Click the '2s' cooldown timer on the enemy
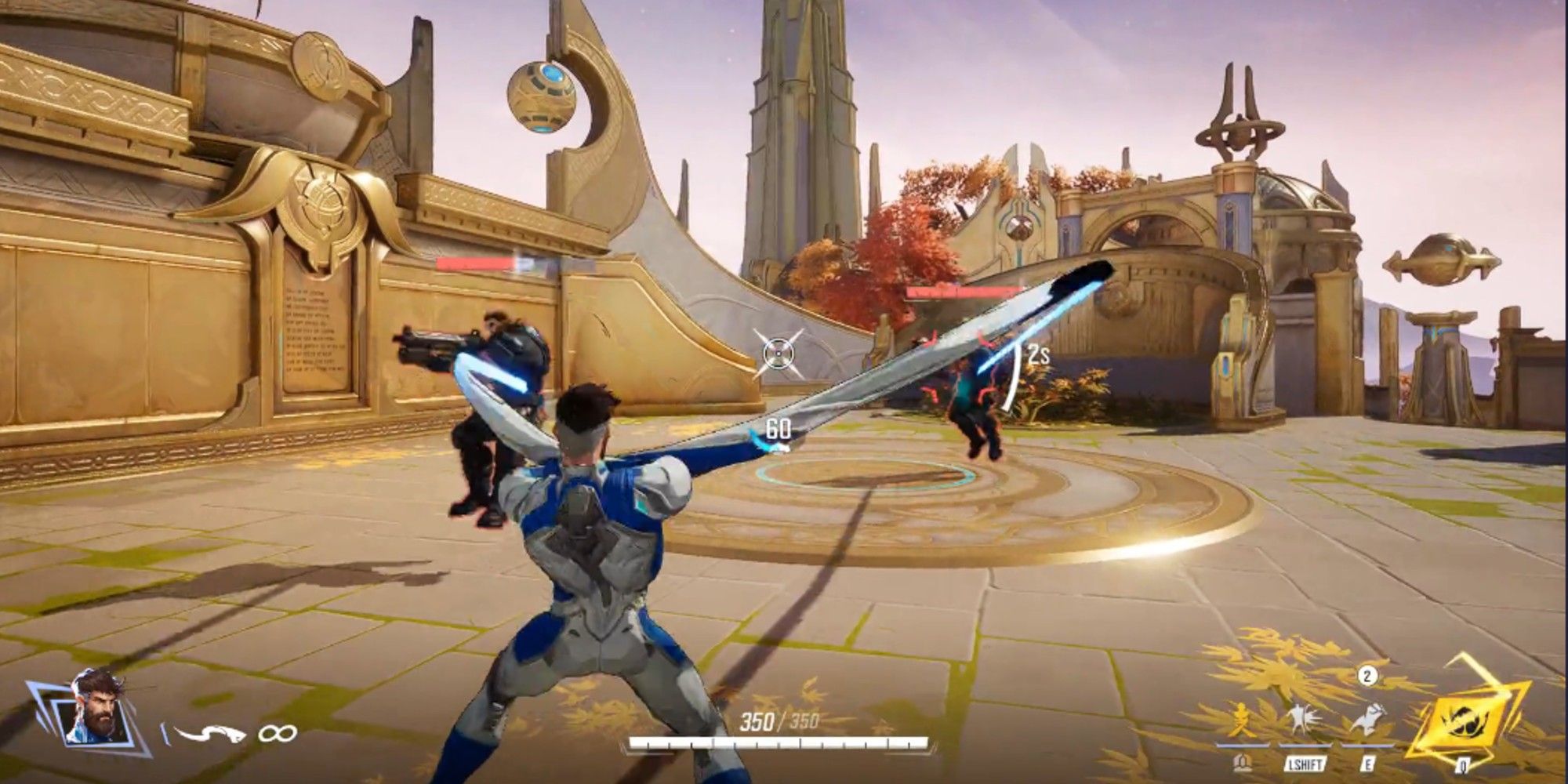The width and height of the screenshot is (1568, 784). tap(1040, 354)
